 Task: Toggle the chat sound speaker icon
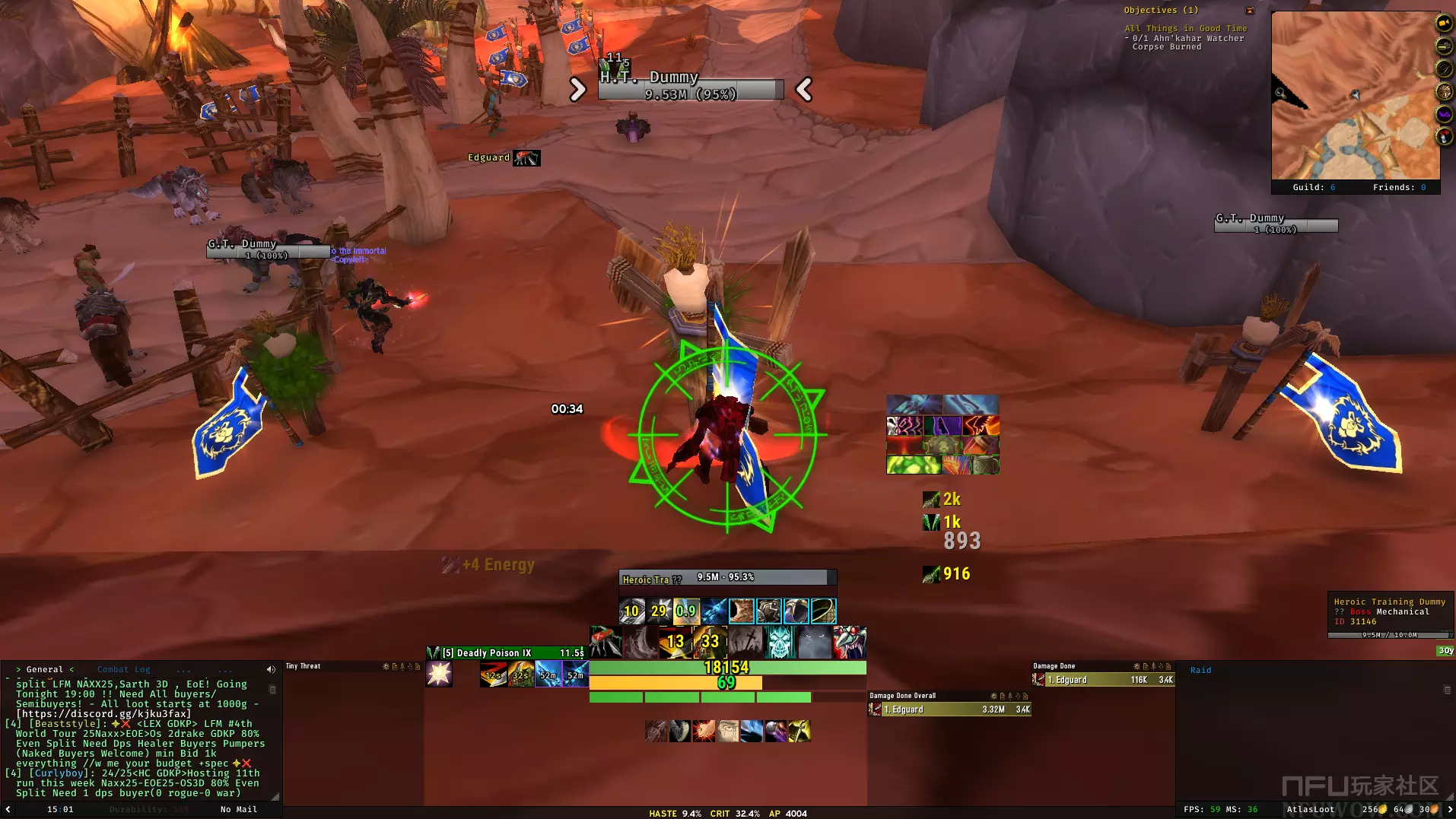(x=271, y=670)
